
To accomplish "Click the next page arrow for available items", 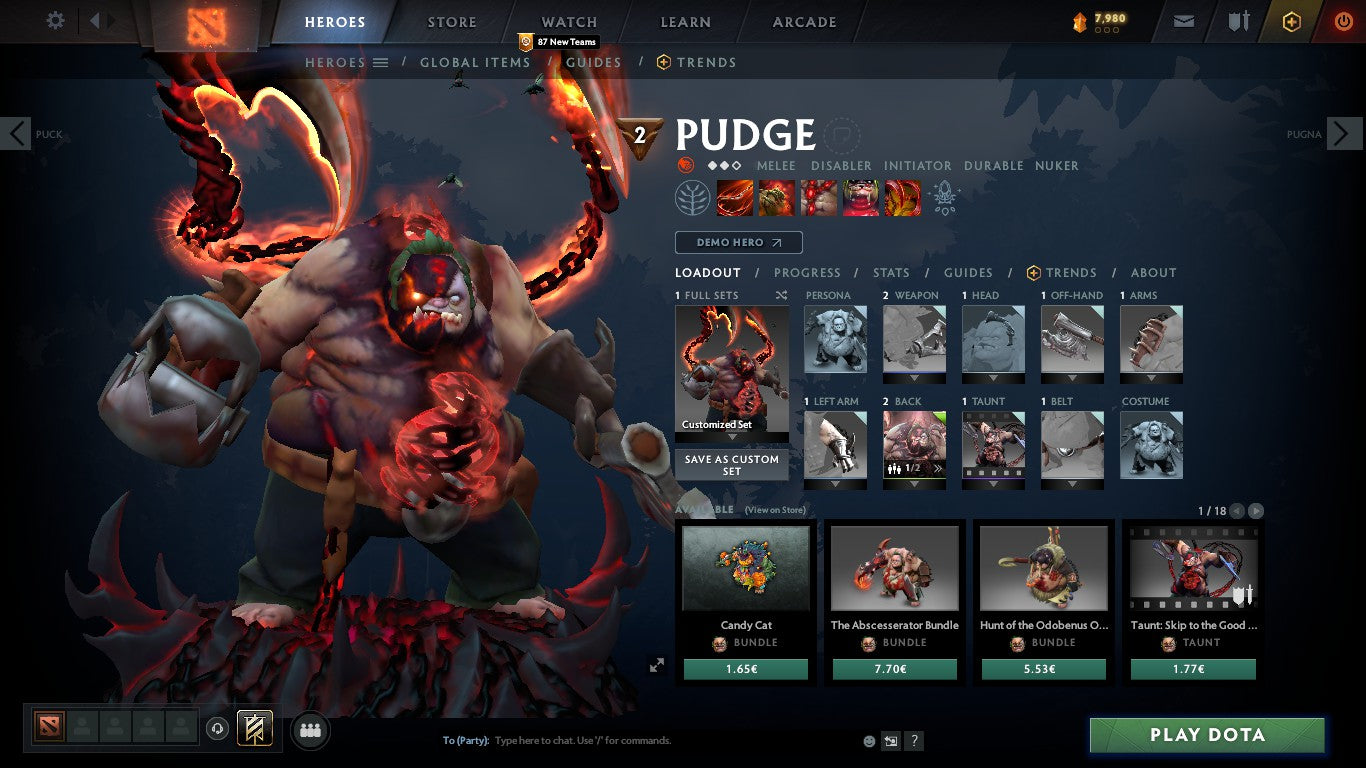I will (x=1258, y=510).
